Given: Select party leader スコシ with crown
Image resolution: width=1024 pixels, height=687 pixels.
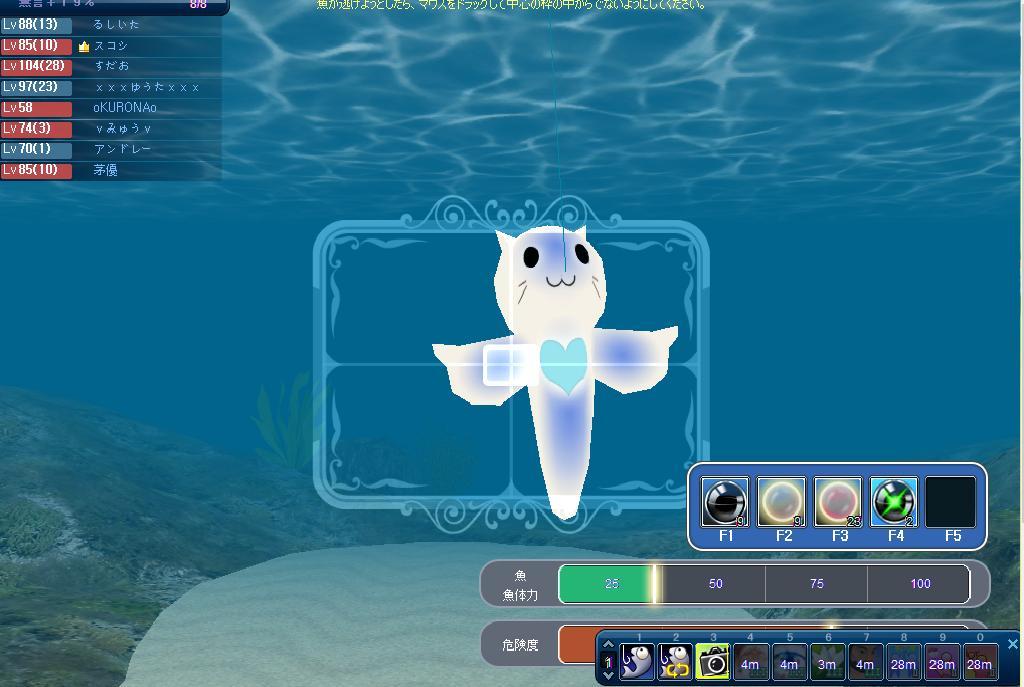Looking at the screenshot, I should tap(110, 45).
